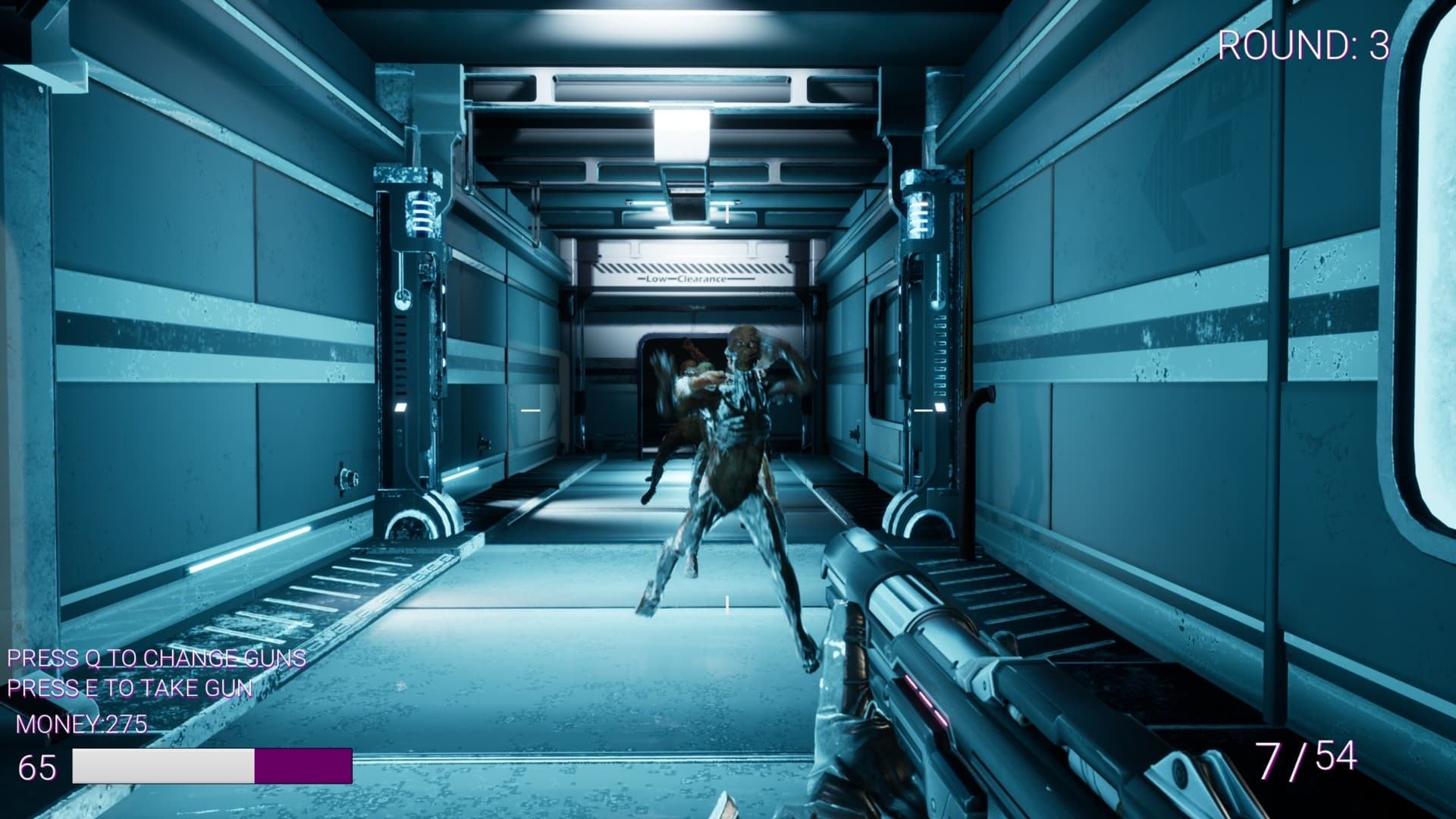Click the Low Clearance sign
1456x819 pixels.
685,280
